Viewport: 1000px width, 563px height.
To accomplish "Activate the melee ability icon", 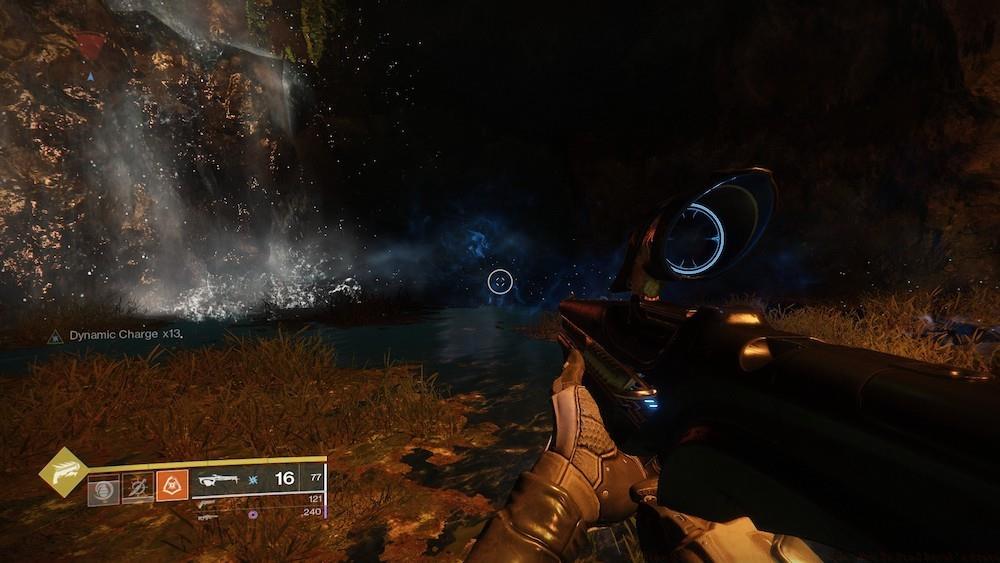I will coord(137,489).
